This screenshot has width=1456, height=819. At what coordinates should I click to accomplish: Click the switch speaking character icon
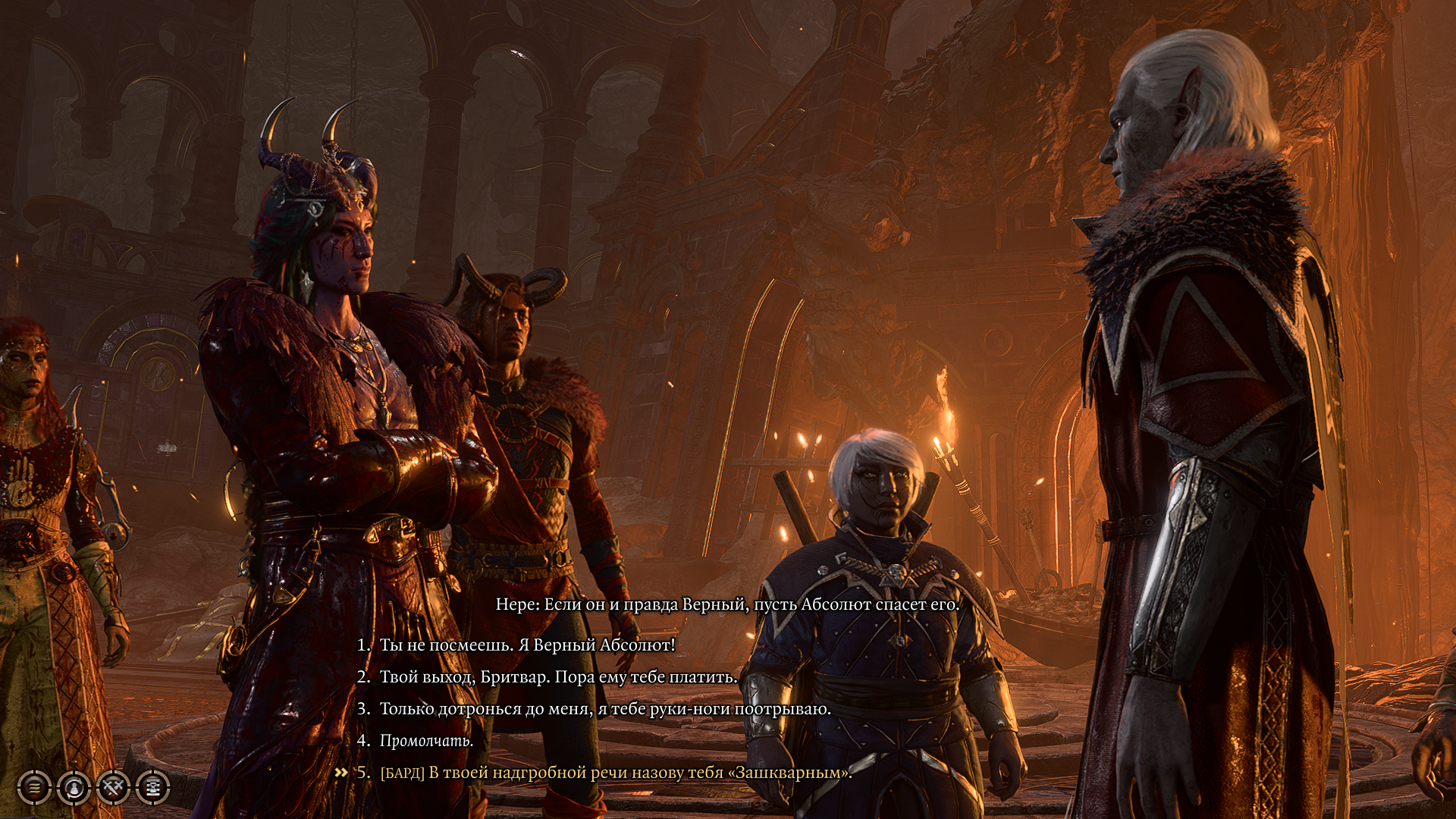click(x=74, y=788)
